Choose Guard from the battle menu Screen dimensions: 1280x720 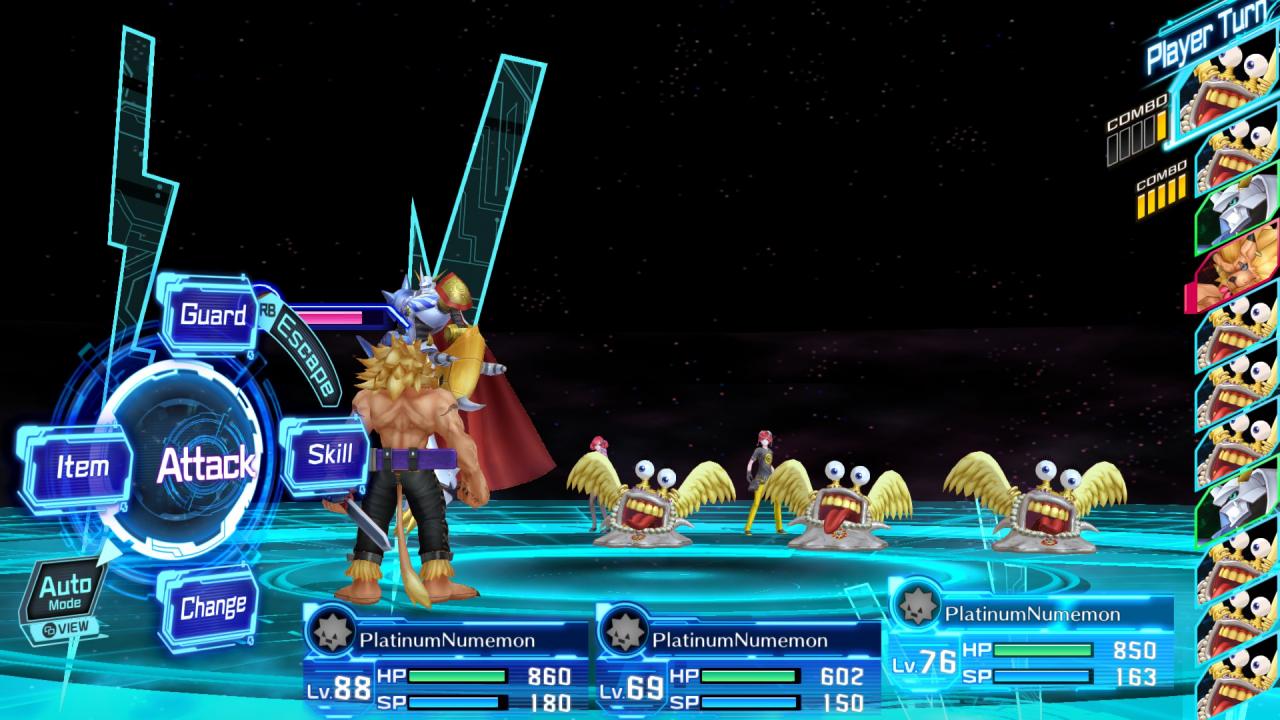coord(212,316)
